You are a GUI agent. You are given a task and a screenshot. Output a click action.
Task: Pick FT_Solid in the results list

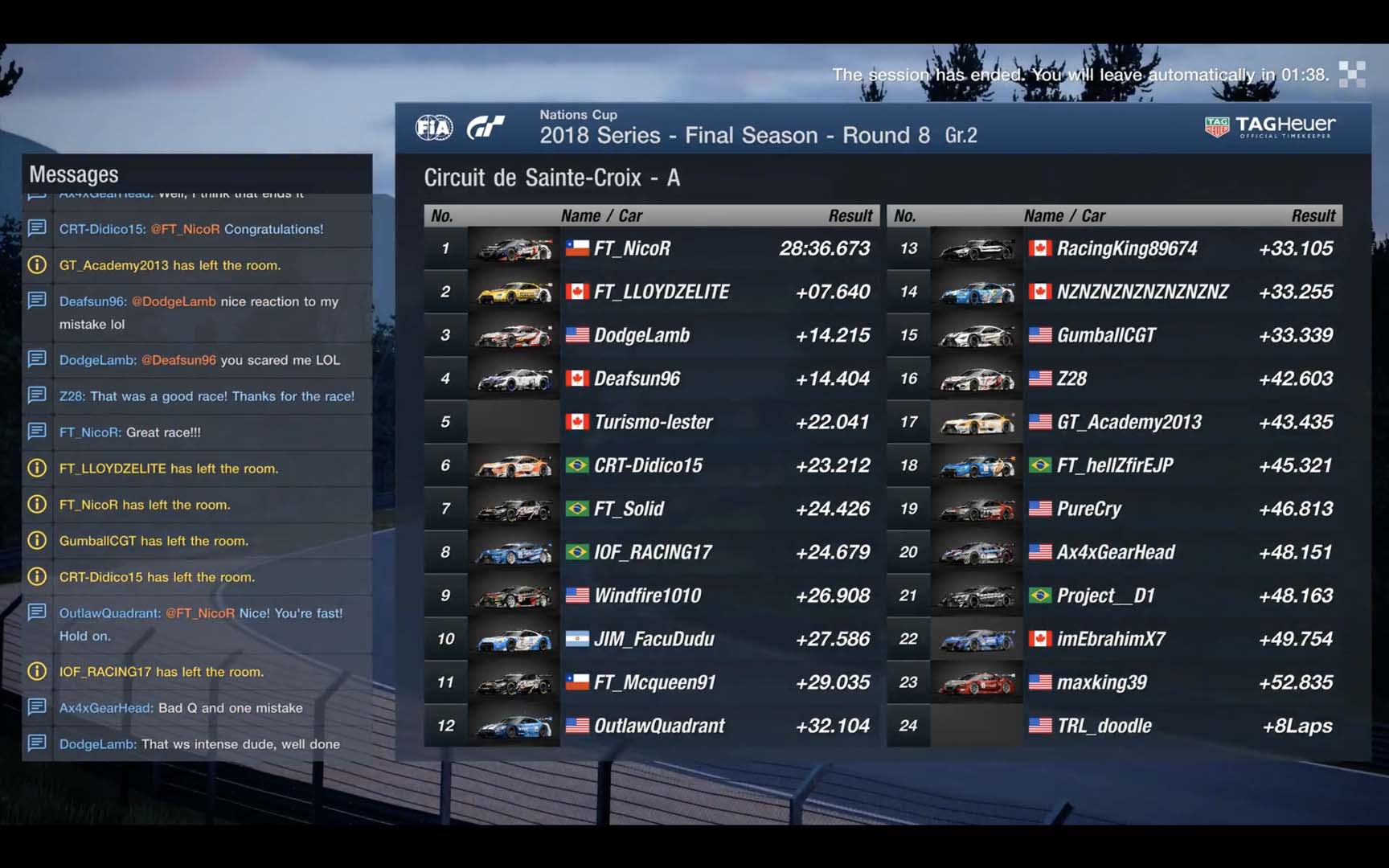tap(651, 509)
